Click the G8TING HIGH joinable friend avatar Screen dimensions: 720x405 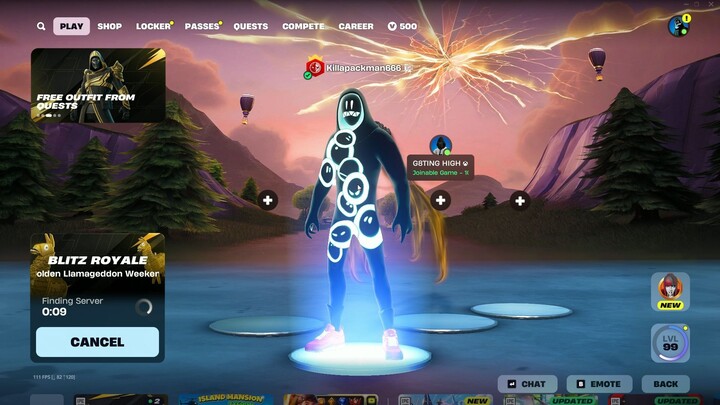(x=440, y=146)
